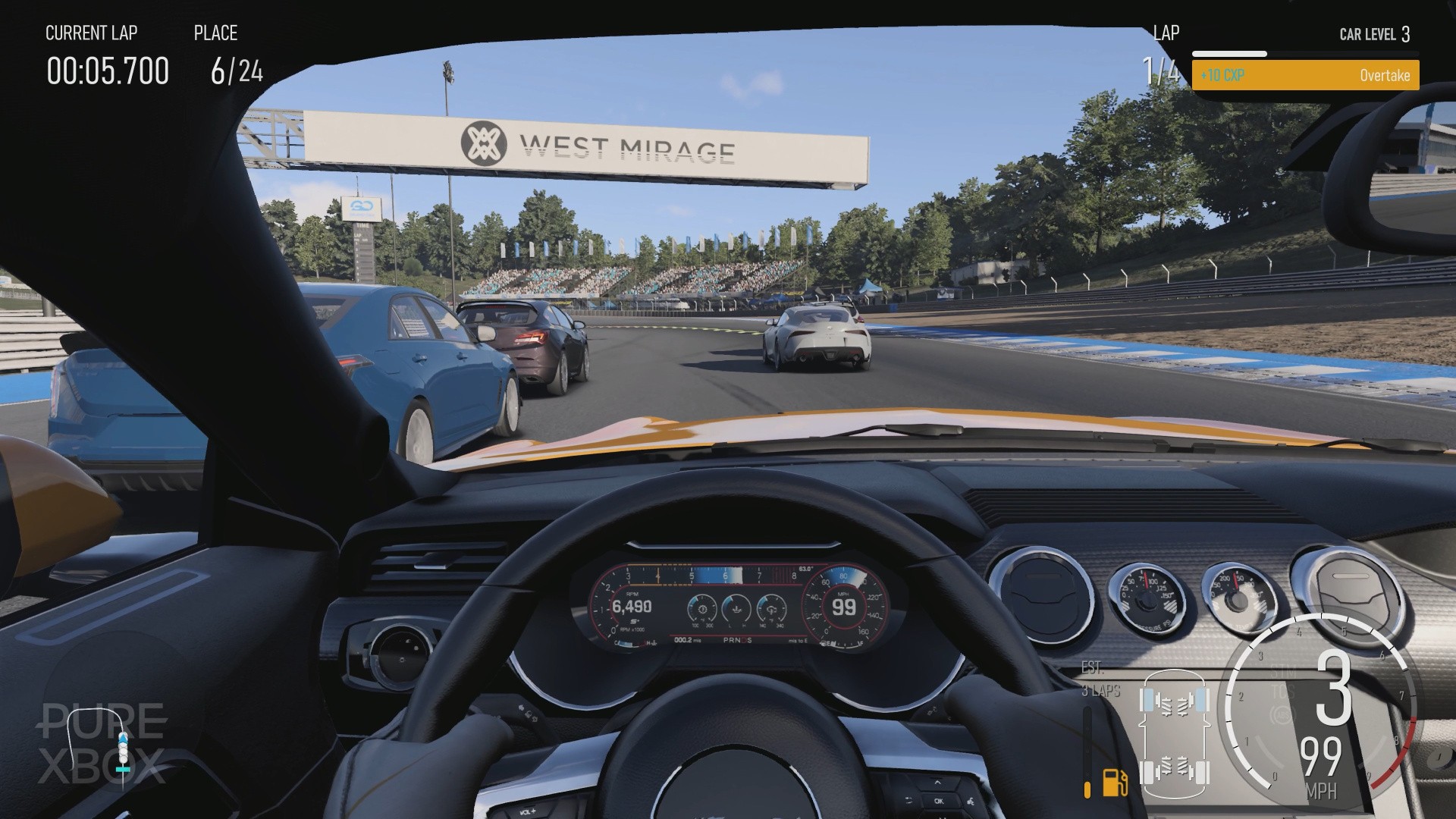Click the oil pressure gauge icon
Image resolution: width=1456 pixels, height=819 pixels.
coord(702,609)
